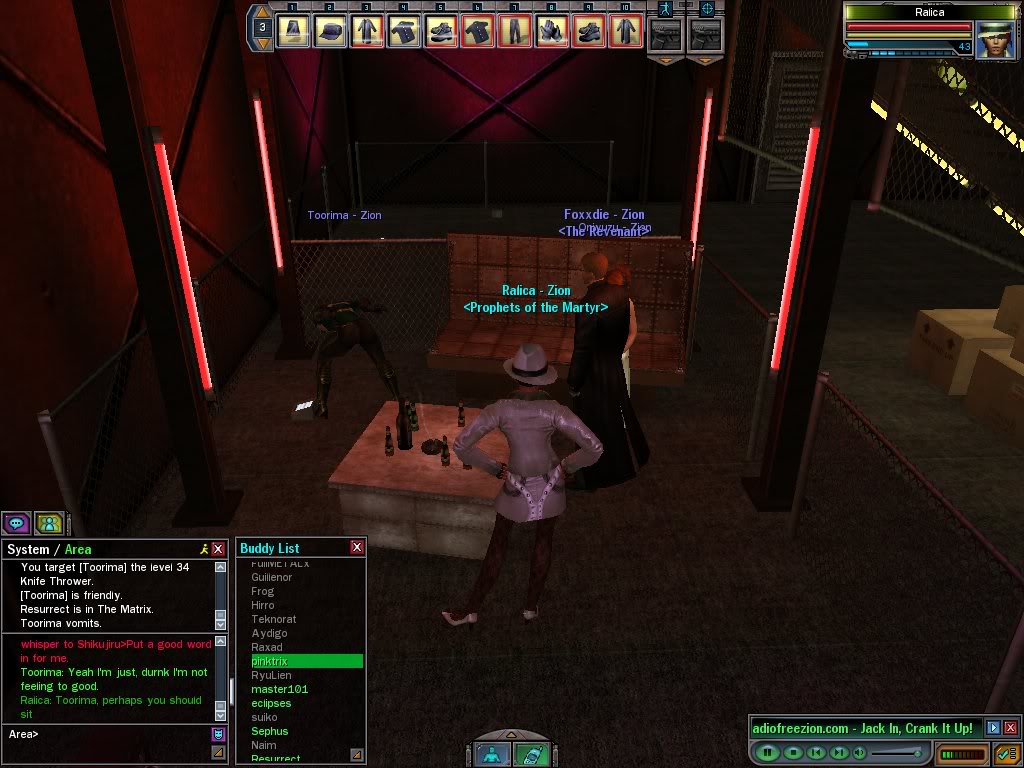Select Sephus in the Buddy List
1024x768 pixels.
pyautogui.click(x=270, y=731)
